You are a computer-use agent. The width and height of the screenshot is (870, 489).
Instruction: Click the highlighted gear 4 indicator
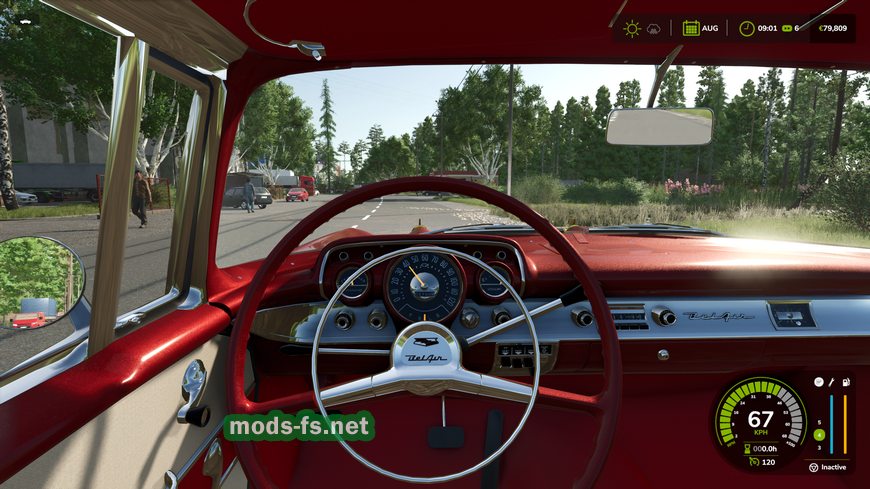[x=818, y=434]
